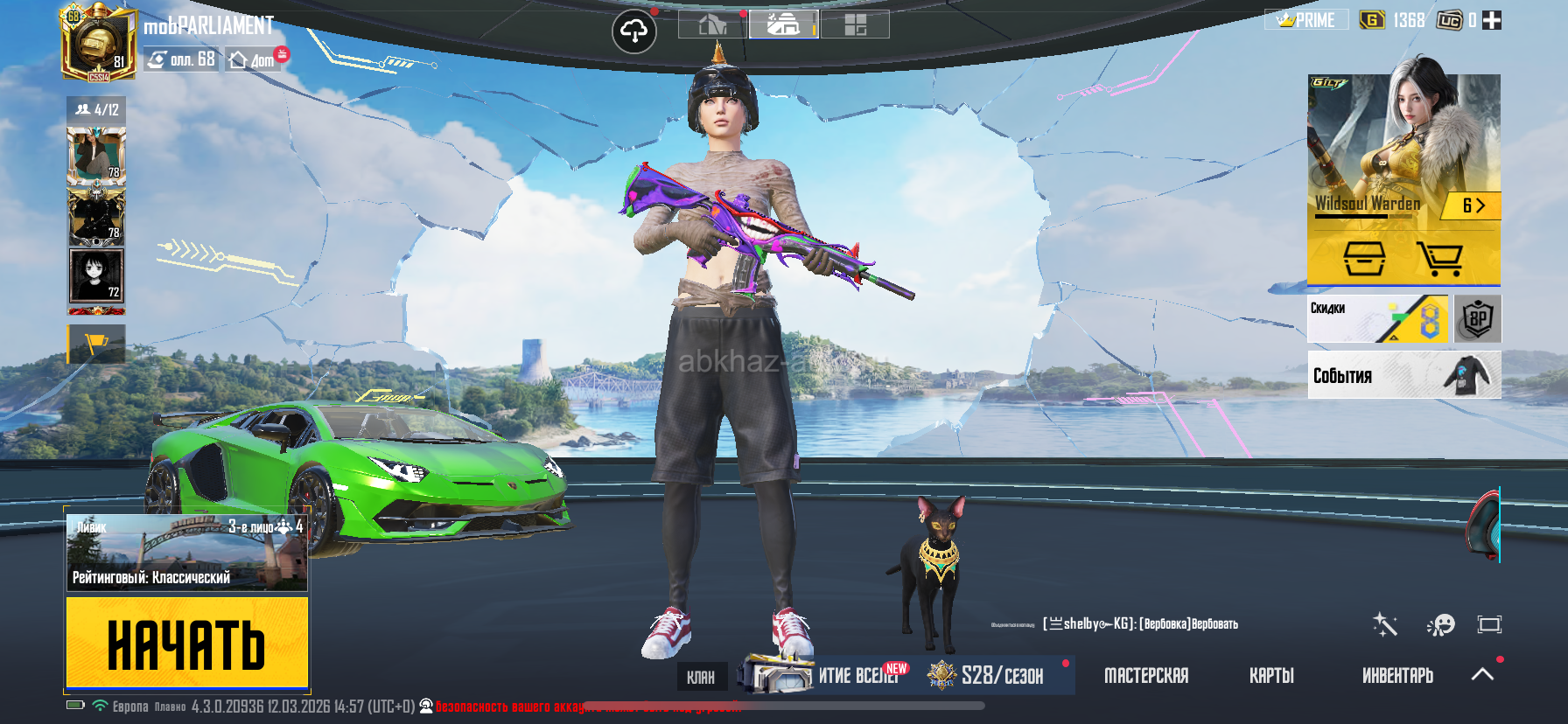
Task: Open the shopping cart store icon
Action: (x=1439, y=260)
